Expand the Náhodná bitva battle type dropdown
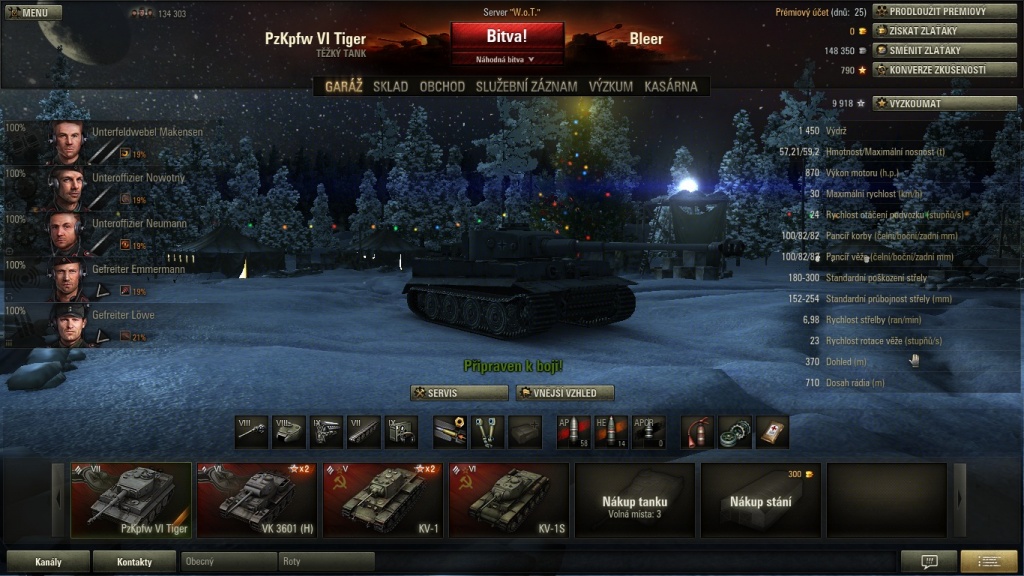Screen dimensions: 1024x576 (506, 60)
